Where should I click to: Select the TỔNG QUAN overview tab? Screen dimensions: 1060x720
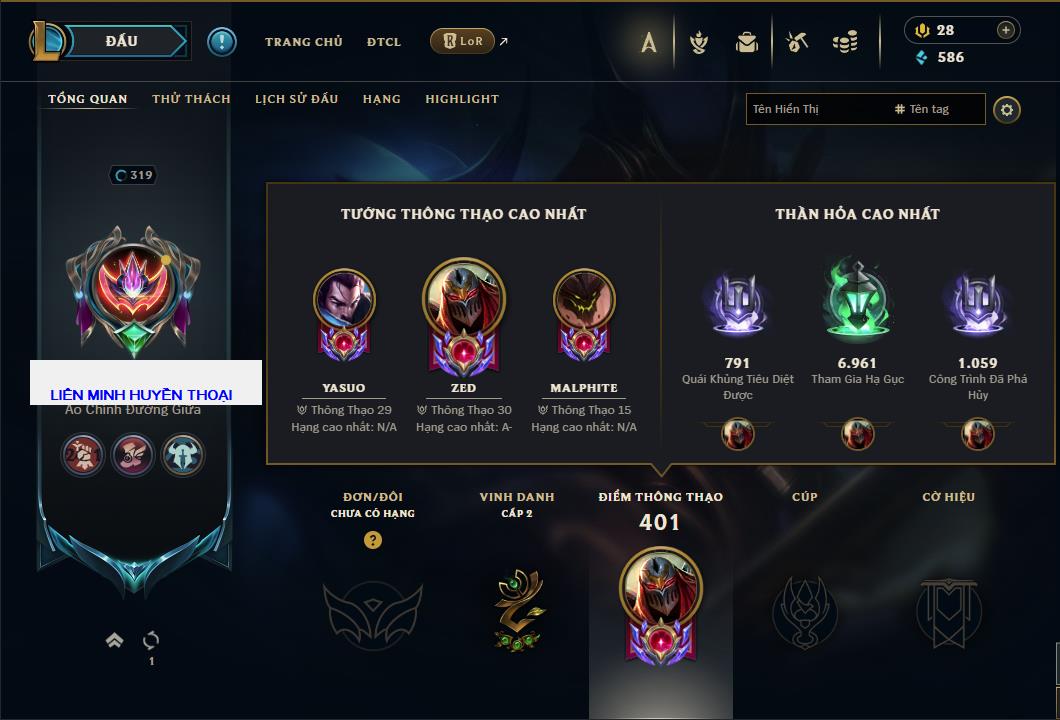88,99
